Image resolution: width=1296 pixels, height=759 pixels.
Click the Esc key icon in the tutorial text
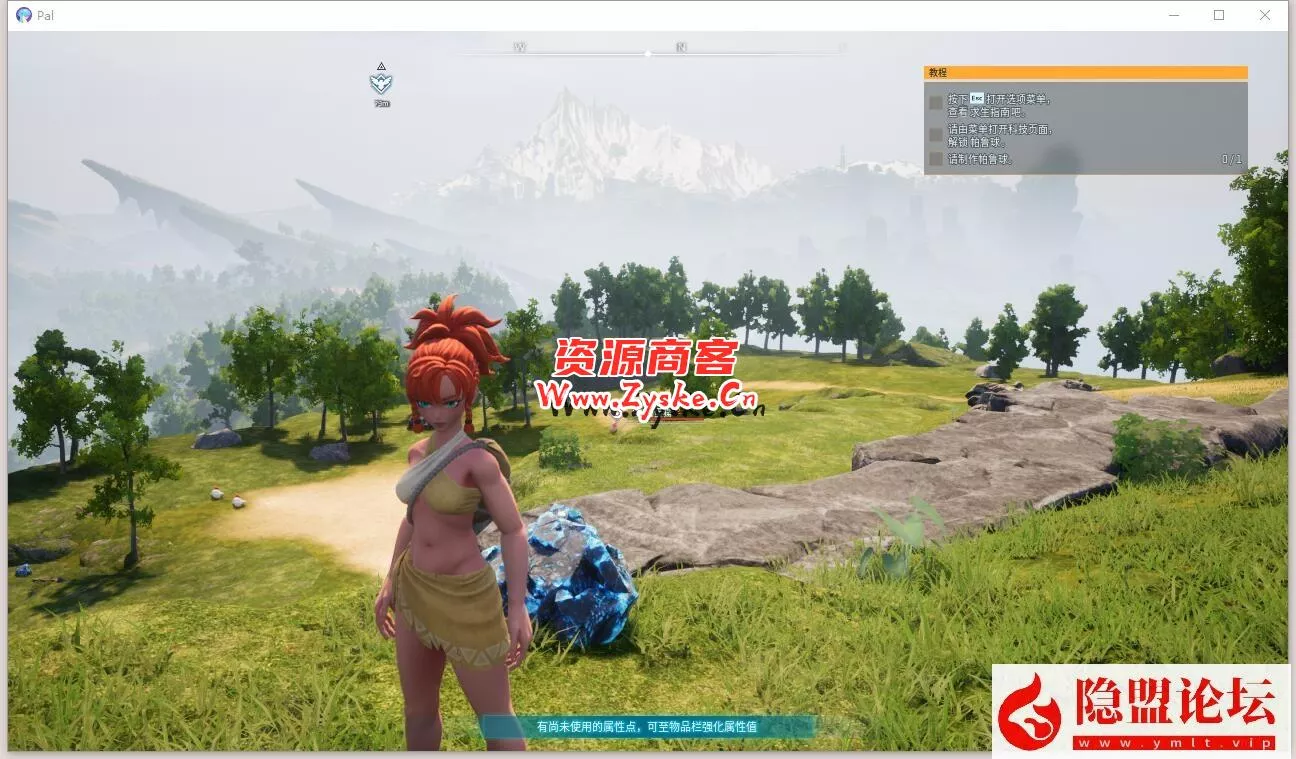(977, 98)
